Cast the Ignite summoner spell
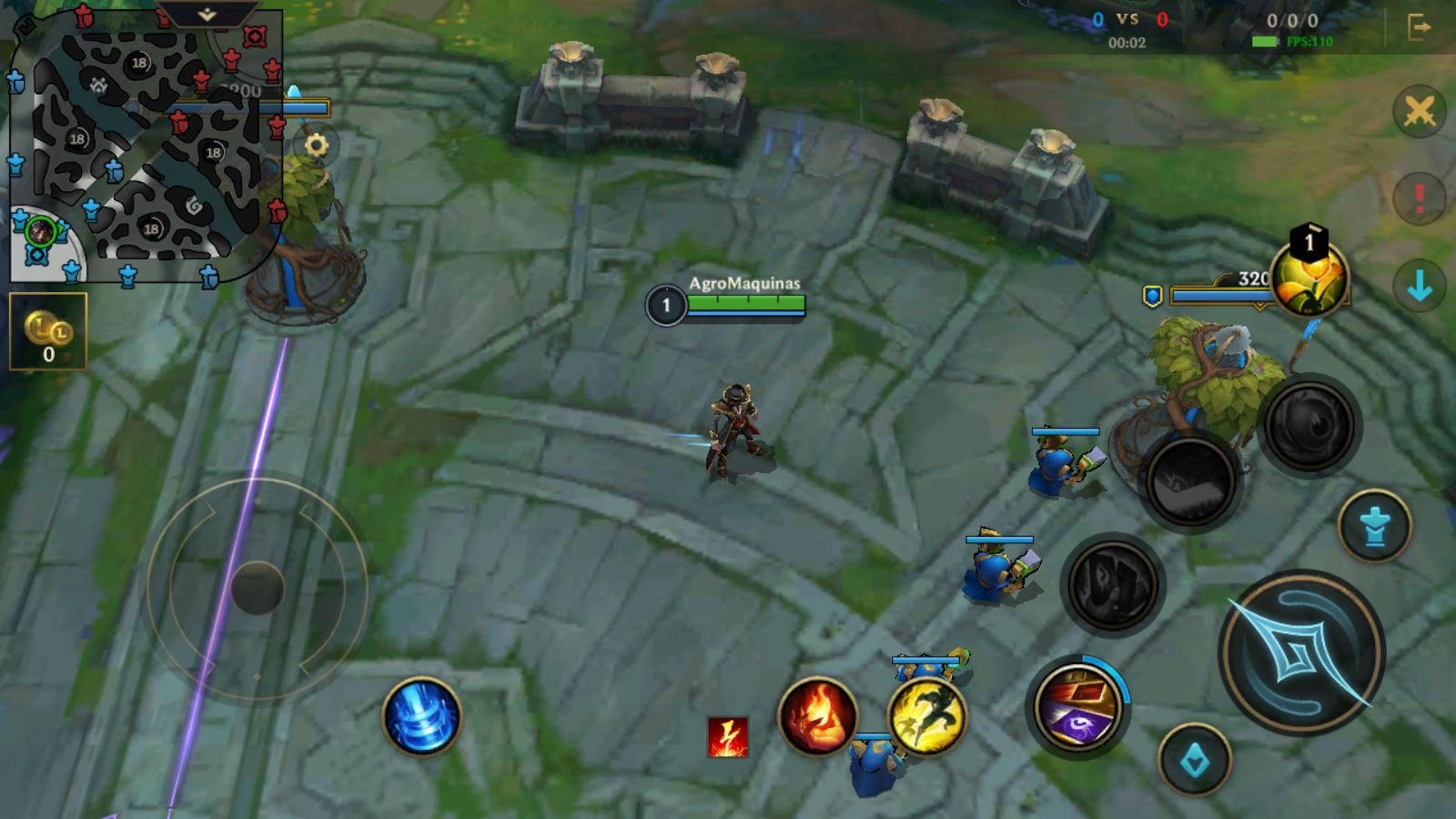 [x=817, y=716]
